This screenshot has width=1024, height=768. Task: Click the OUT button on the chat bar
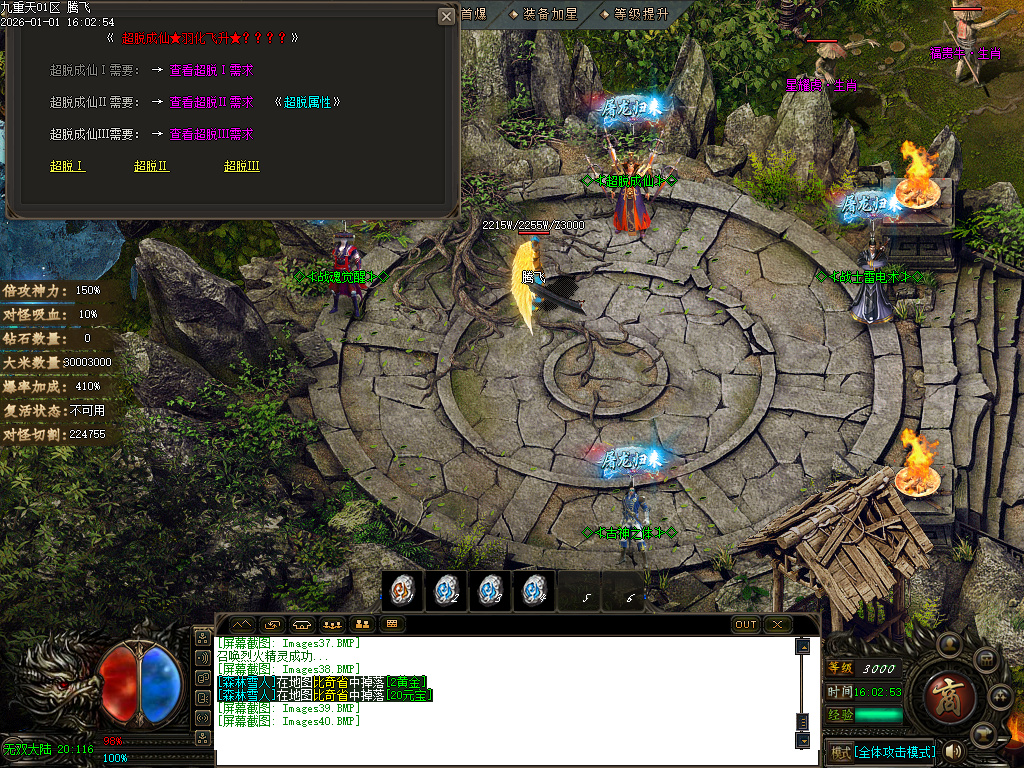click(746, 624)
